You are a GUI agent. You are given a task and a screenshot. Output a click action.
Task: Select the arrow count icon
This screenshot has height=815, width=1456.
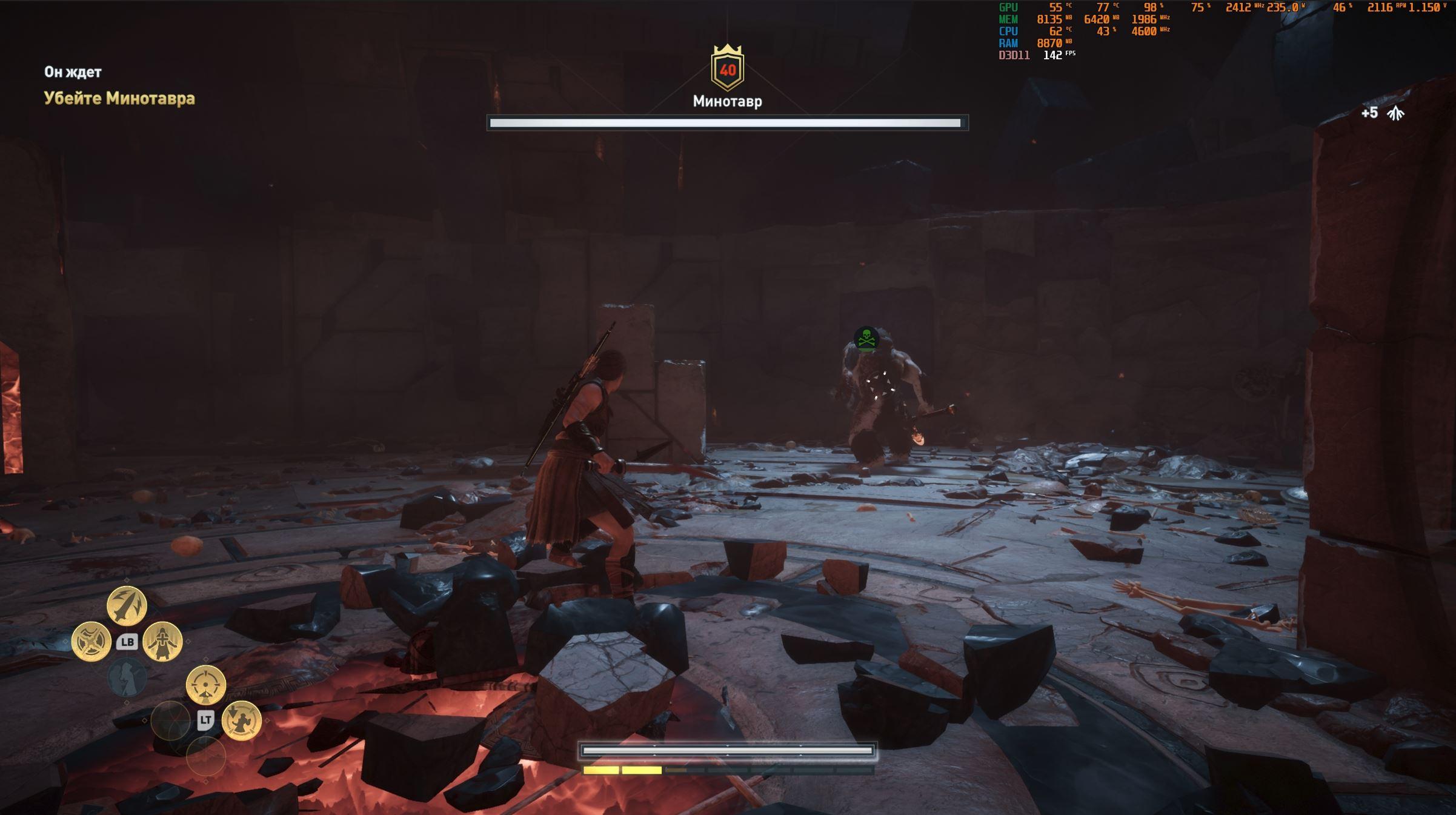[1395, 113]
